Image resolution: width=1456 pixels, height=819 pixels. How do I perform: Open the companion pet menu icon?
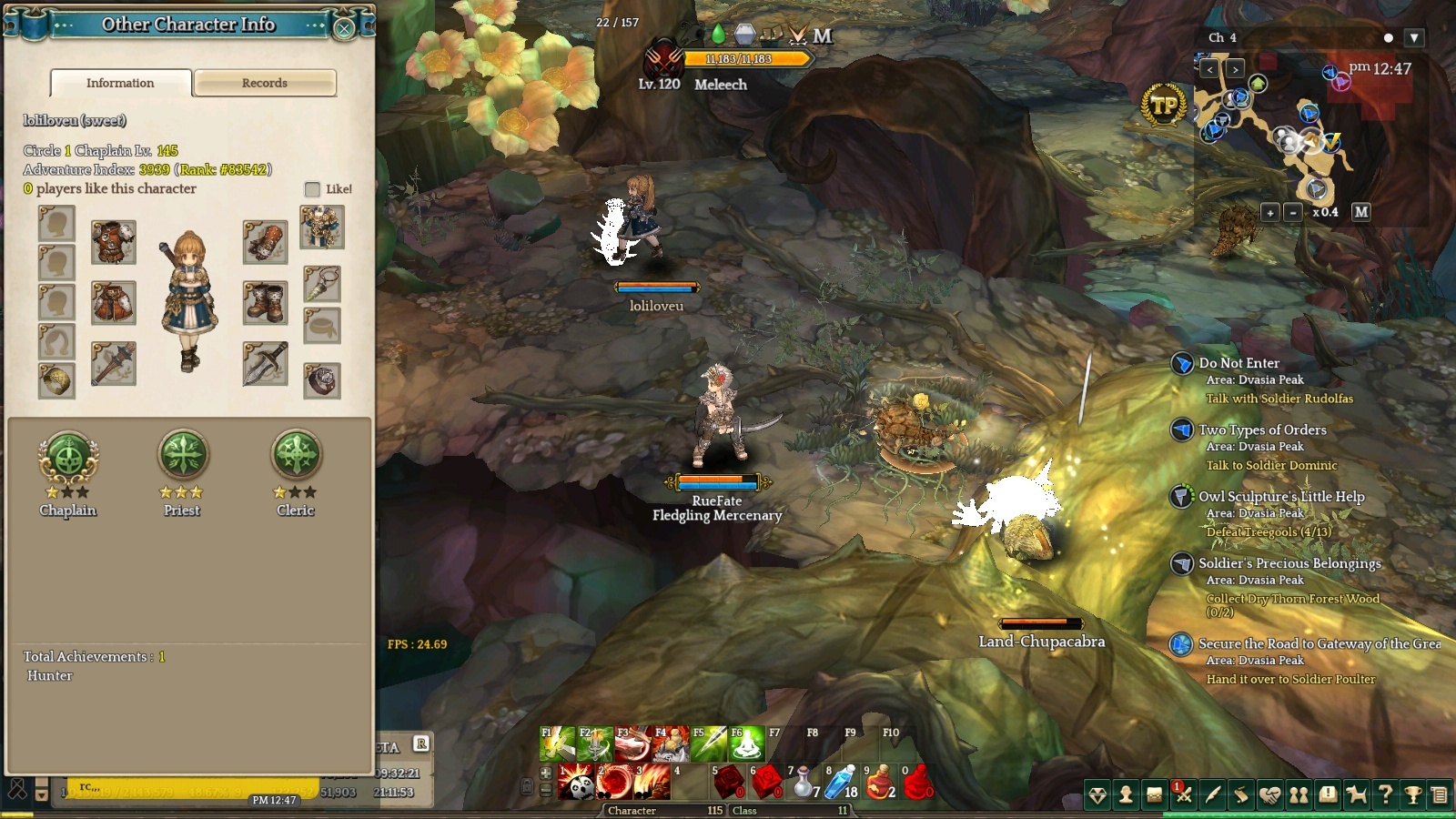pyautogui.click(x=1356, y=794)
